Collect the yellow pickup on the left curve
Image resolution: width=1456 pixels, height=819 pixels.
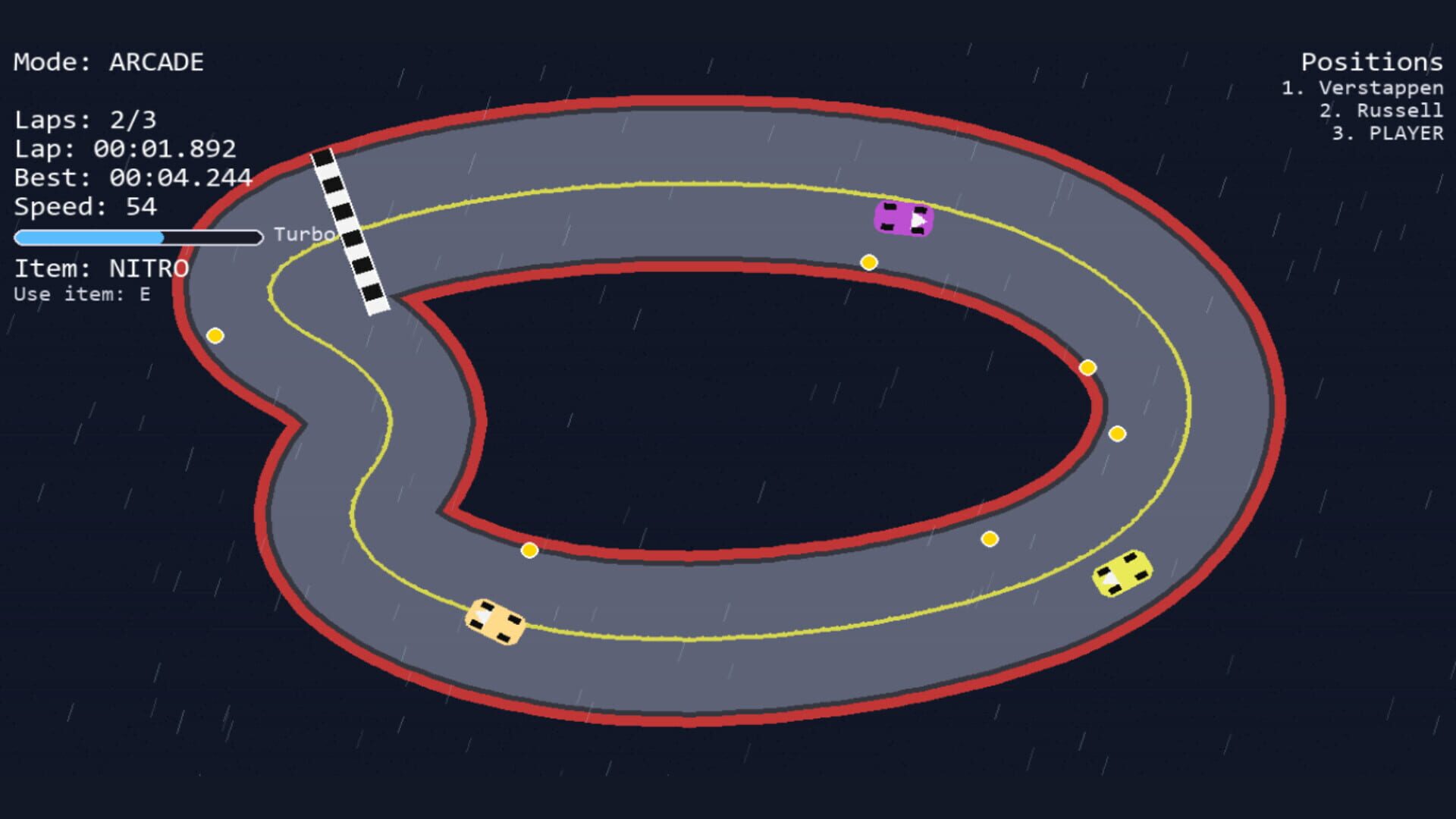215,334
